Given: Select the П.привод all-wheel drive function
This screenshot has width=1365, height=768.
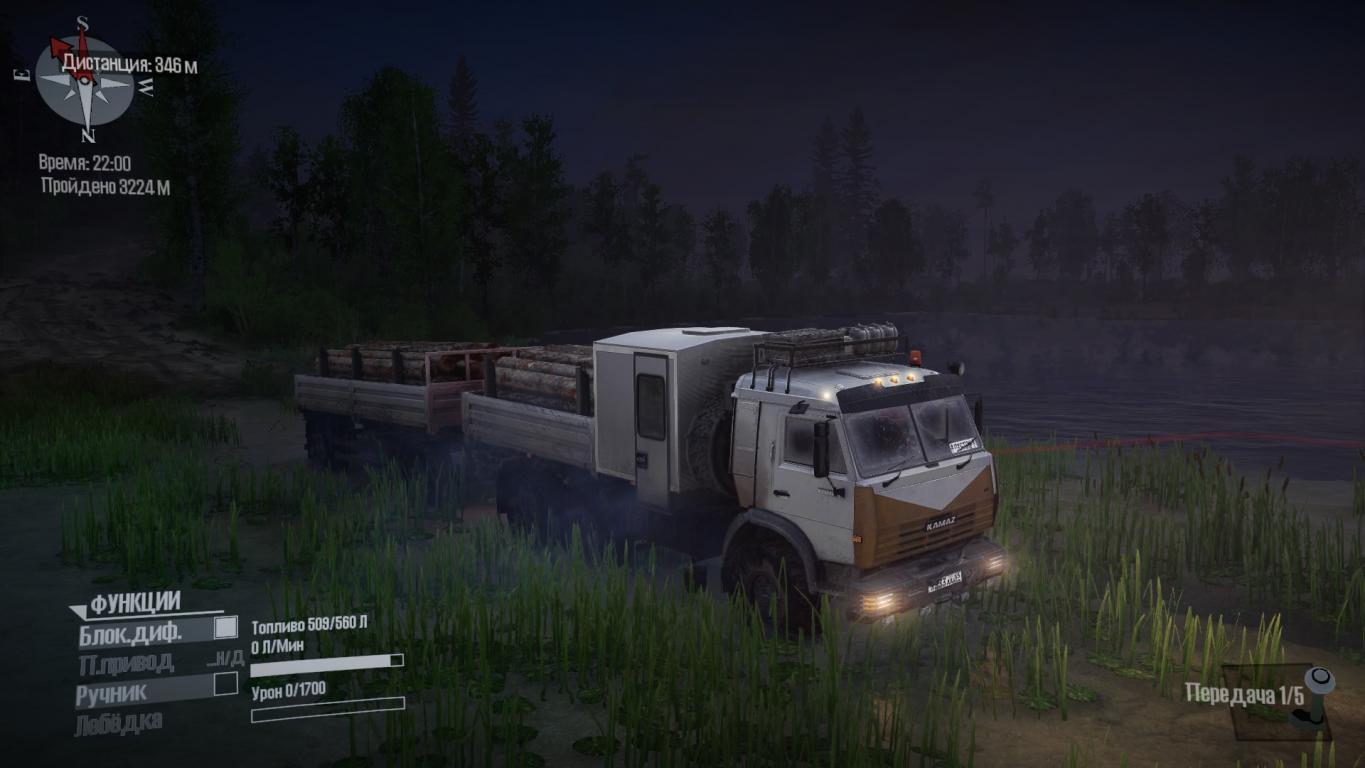Looking at the screenshot, I should click(126, 662).
